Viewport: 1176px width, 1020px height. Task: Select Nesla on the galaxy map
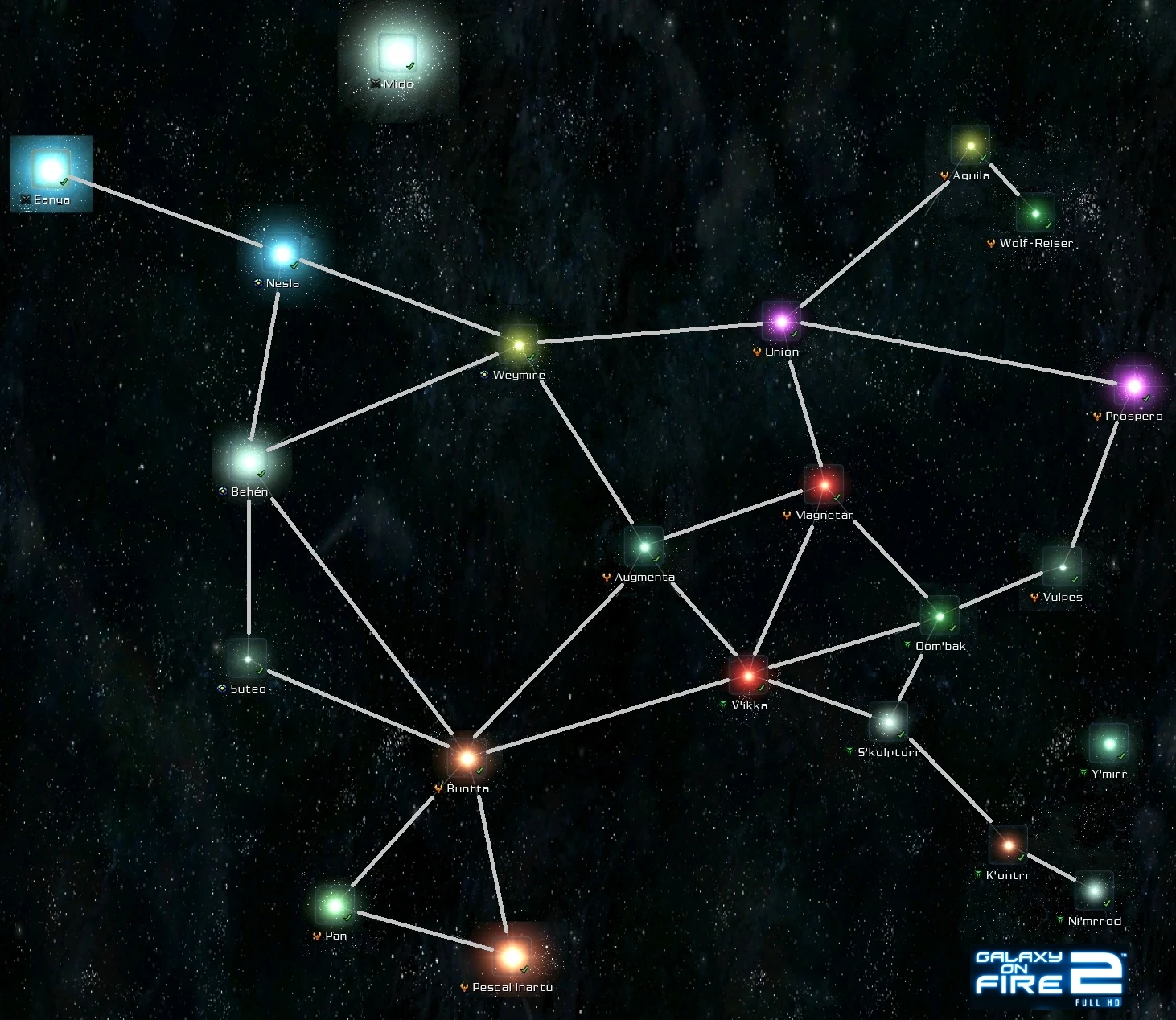[282, 253]
